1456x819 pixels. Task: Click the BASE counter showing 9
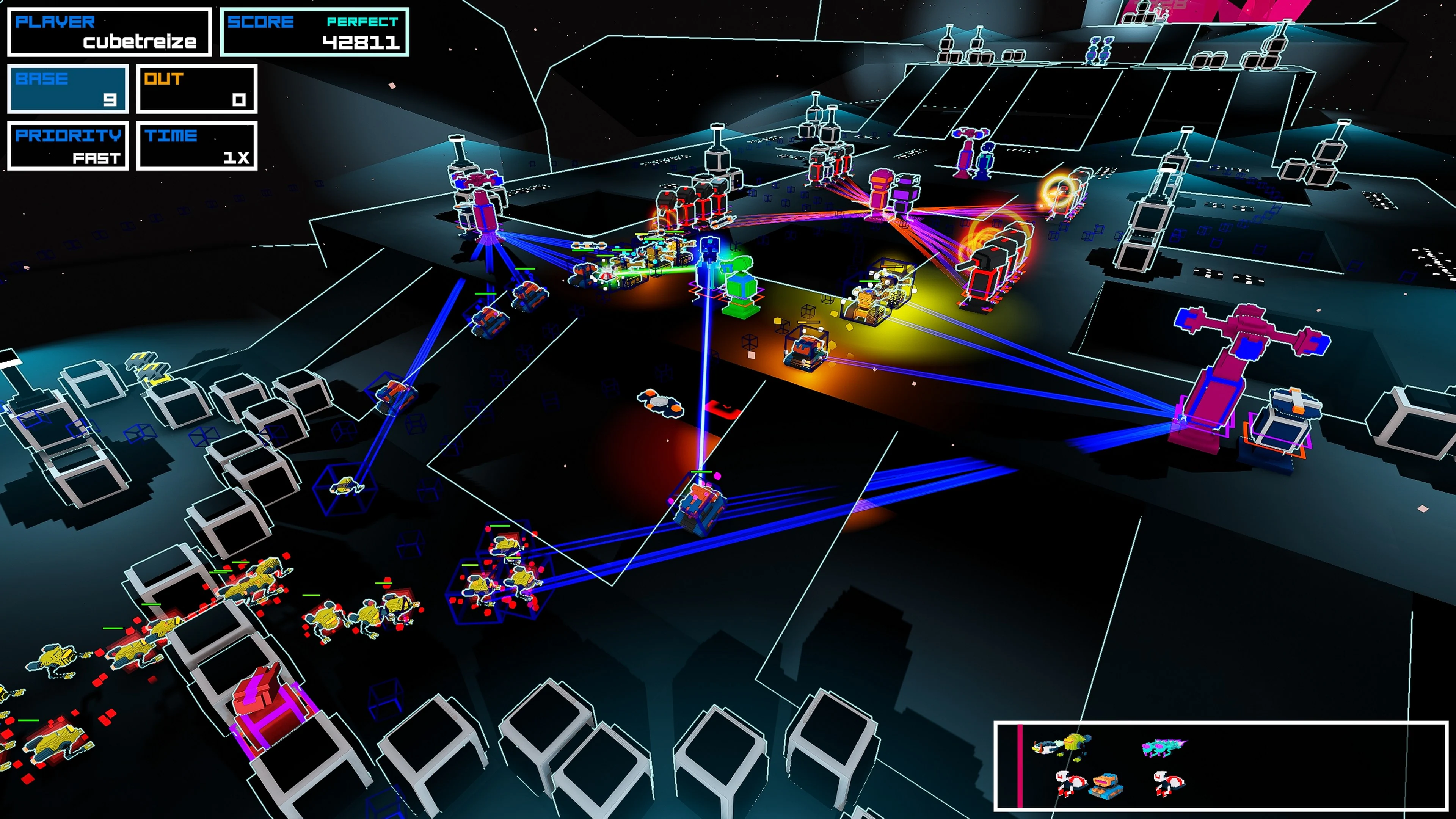point(68,89)
